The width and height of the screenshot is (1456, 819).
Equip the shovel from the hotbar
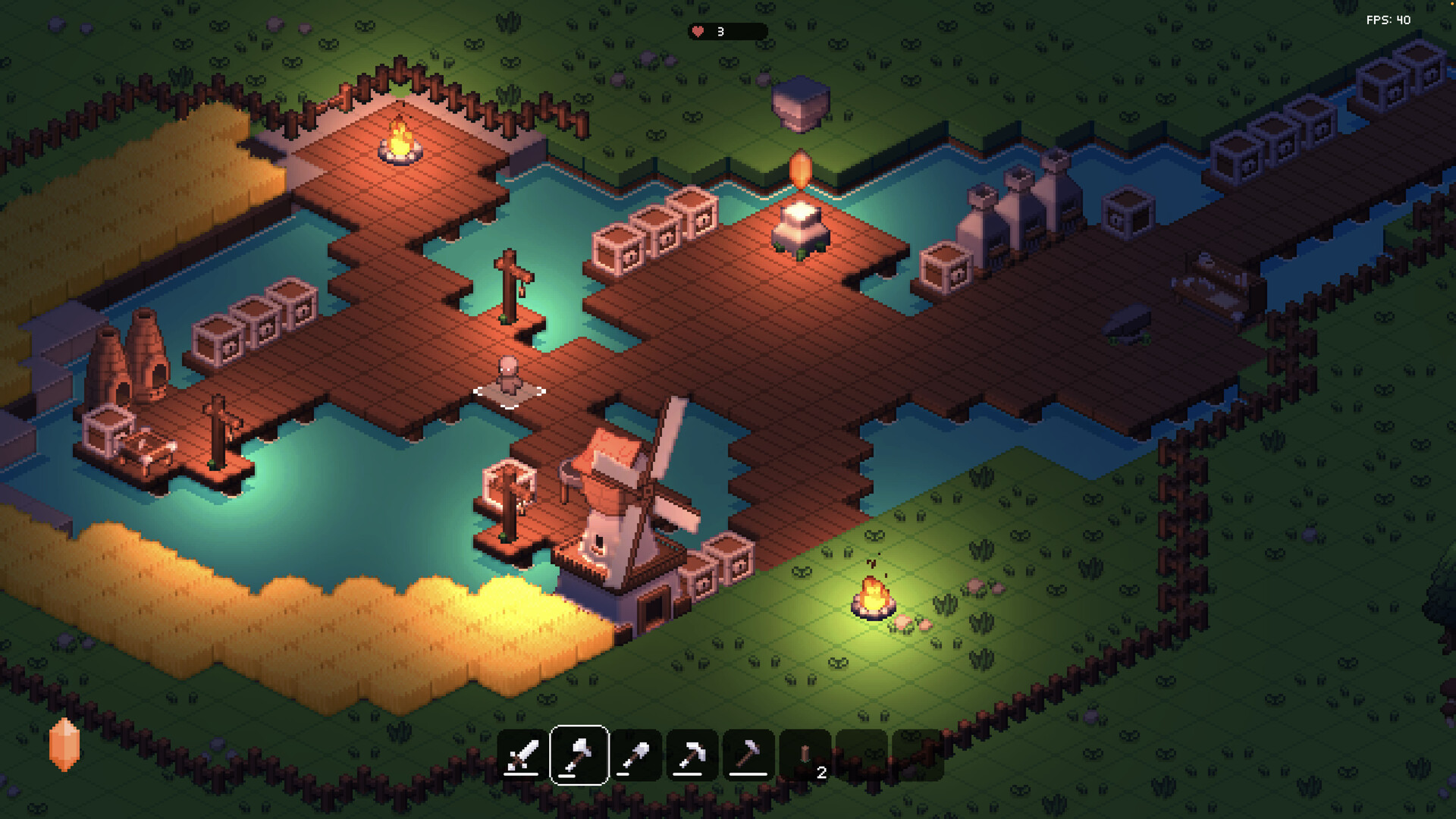(x=635, y=755)
